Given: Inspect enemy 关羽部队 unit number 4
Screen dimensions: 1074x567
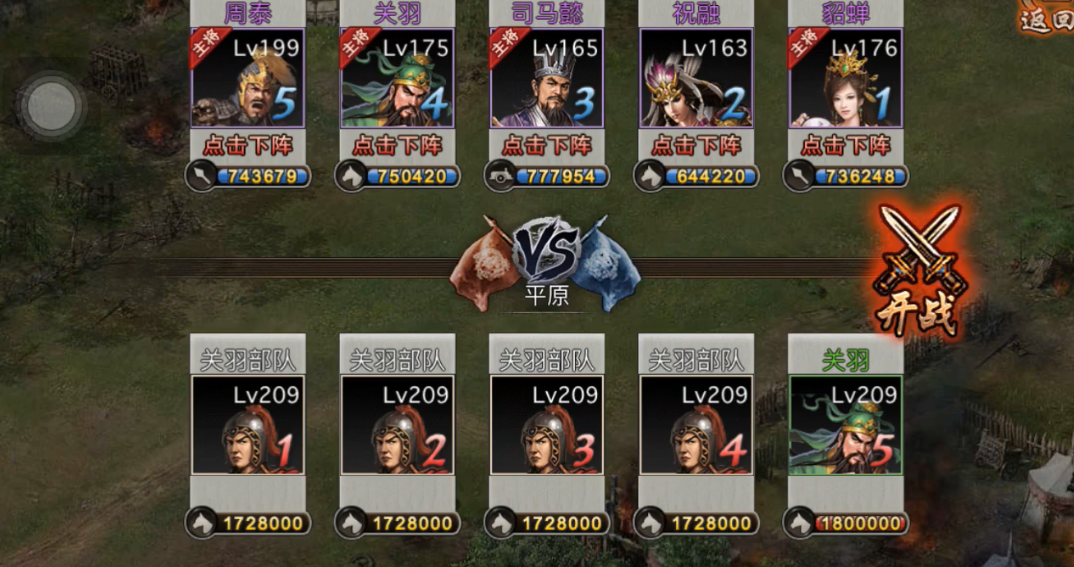Looking at the screenshot, I should [696, 425].
